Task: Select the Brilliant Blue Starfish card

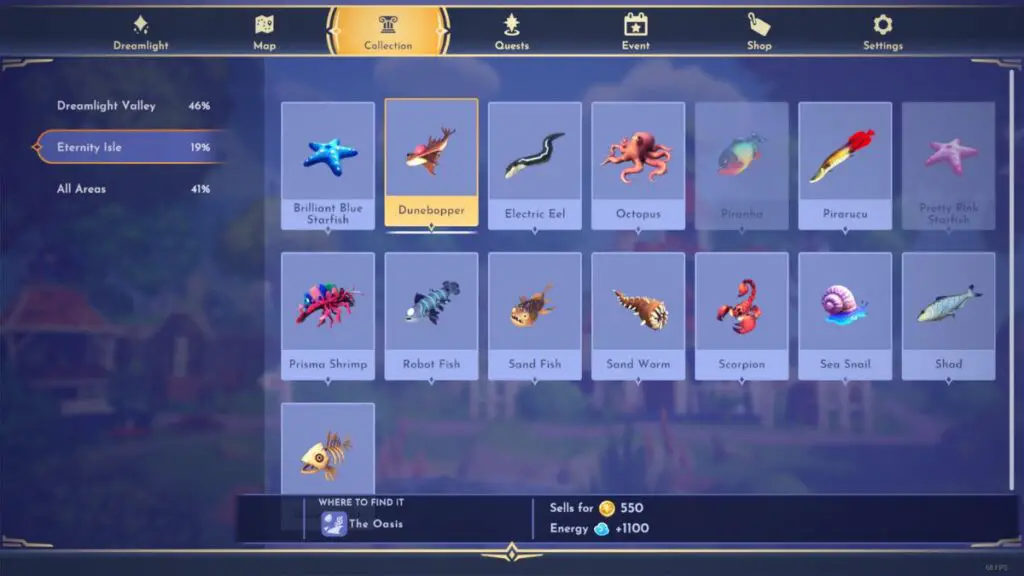Action: (328, 165)
